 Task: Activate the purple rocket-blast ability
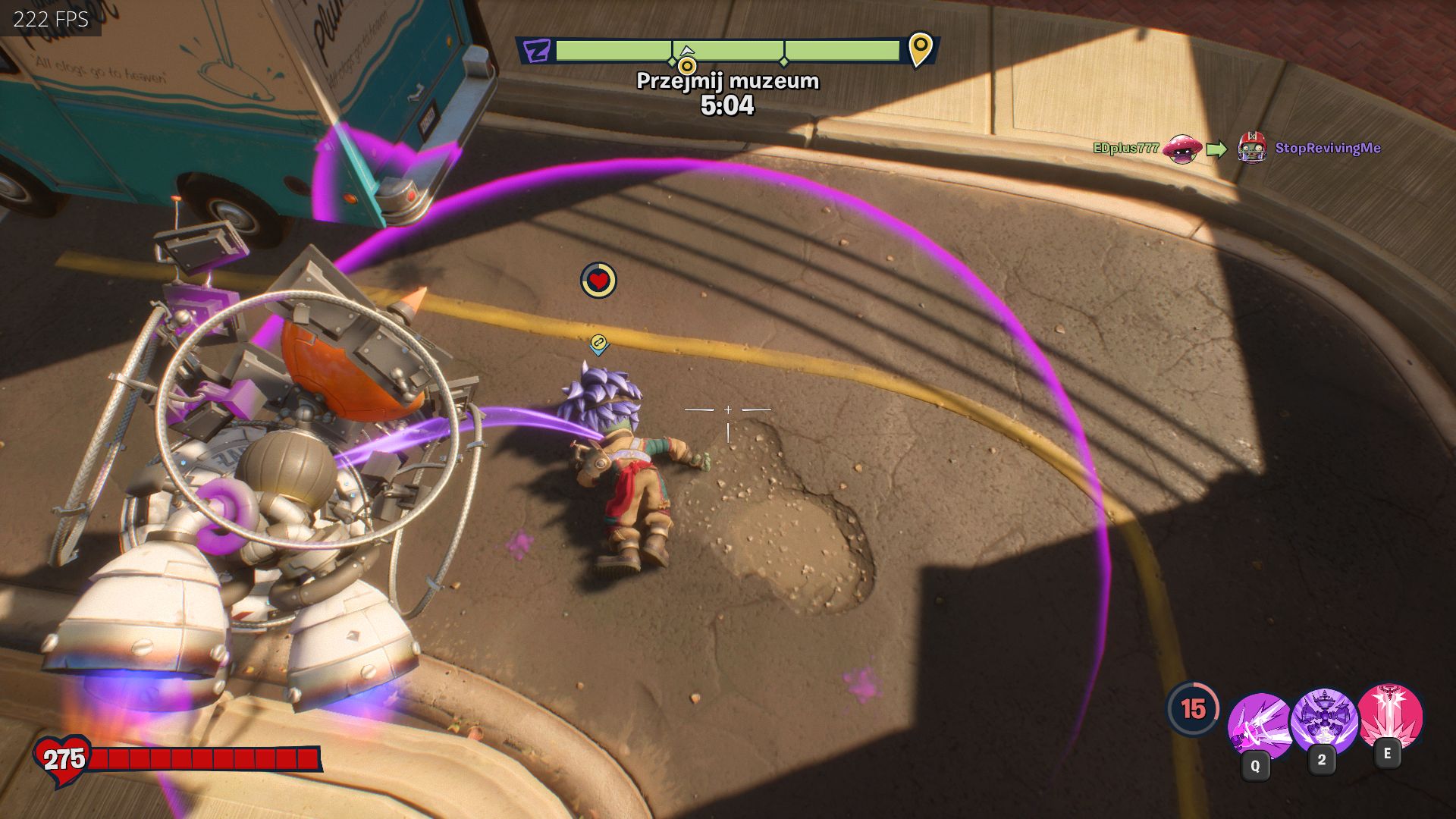point(1259,725)
